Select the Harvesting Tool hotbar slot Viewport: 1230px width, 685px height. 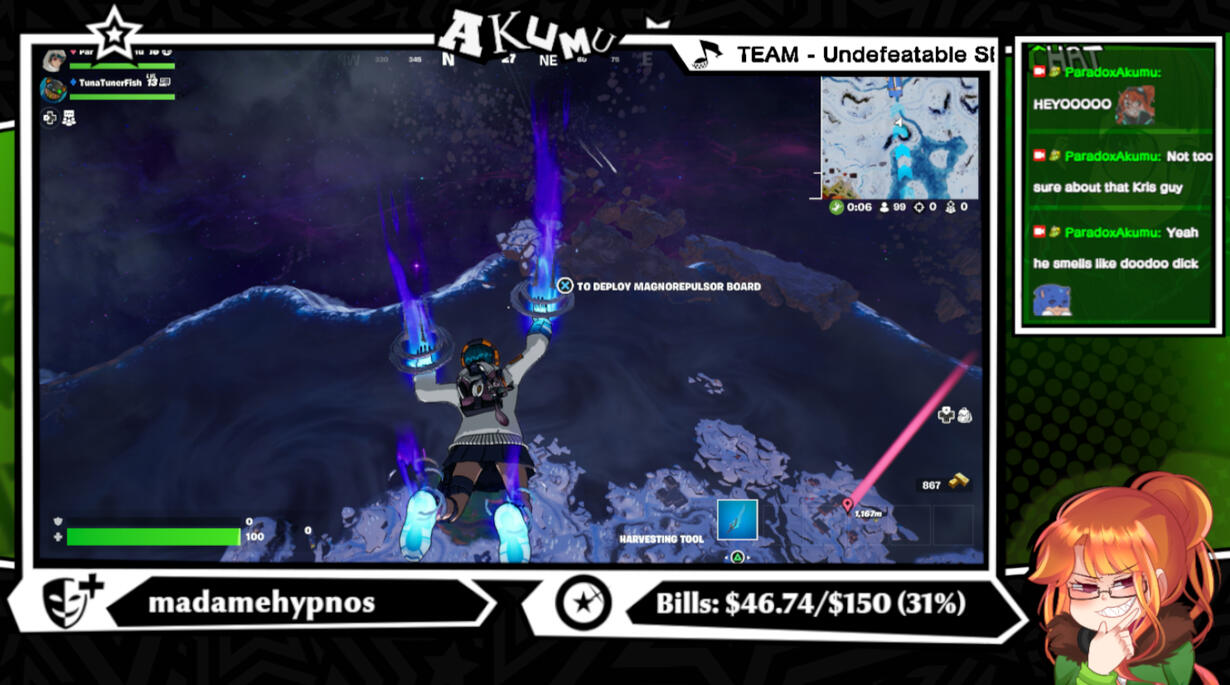(x=737, y=520)
